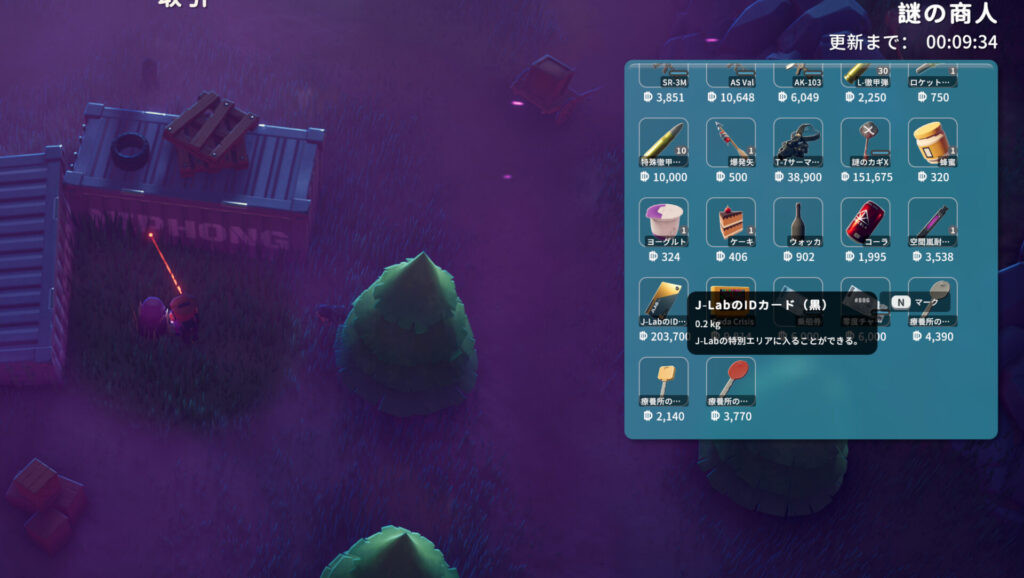Choose the explosive arrow priced 500
This screenshot has width=1024, height=578.
(x=731, y=143)
